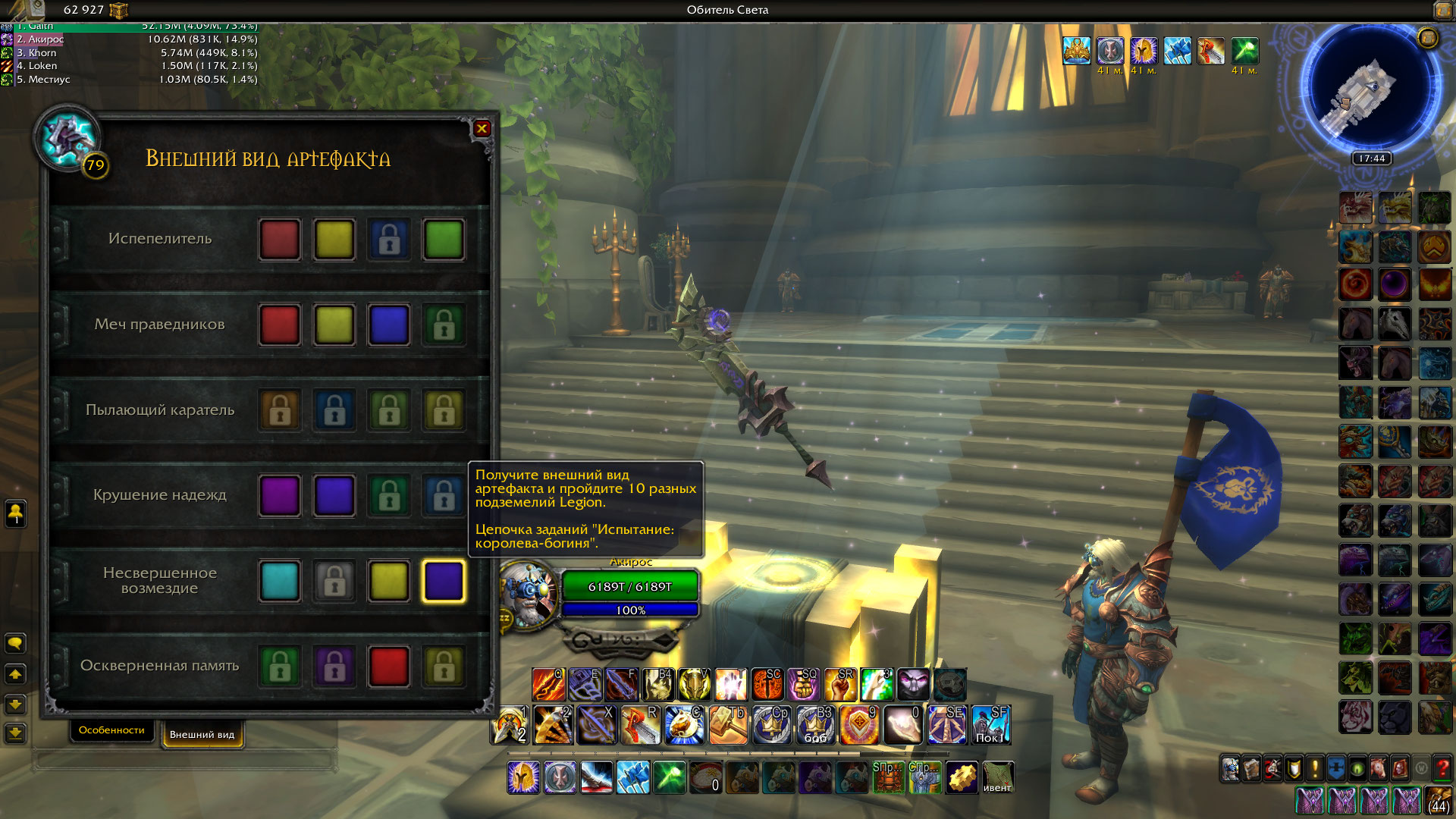Click the Акирос player portrait frame
The width and height of the screenshot is (1456, 819).
(x=529, y=594)
